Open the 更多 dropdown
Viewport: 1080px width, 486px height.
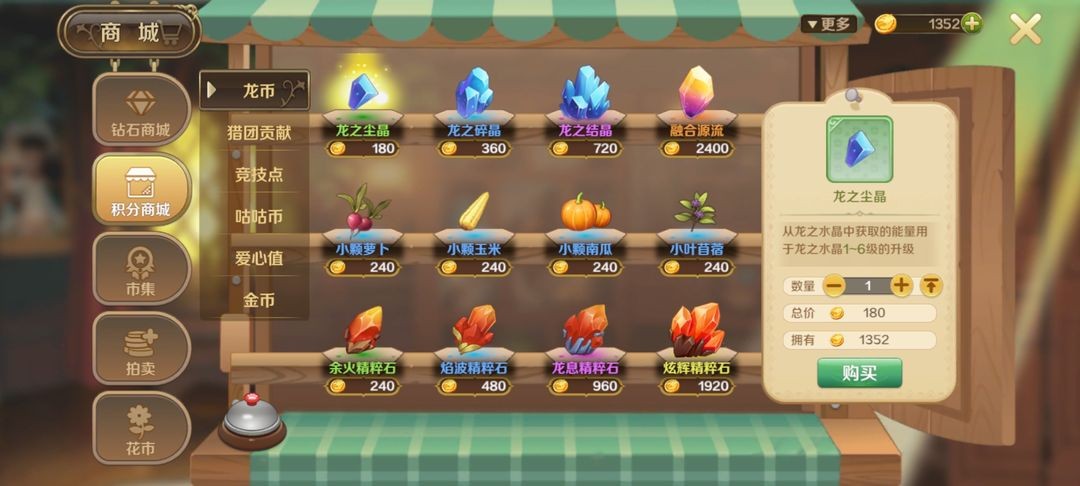828,24
